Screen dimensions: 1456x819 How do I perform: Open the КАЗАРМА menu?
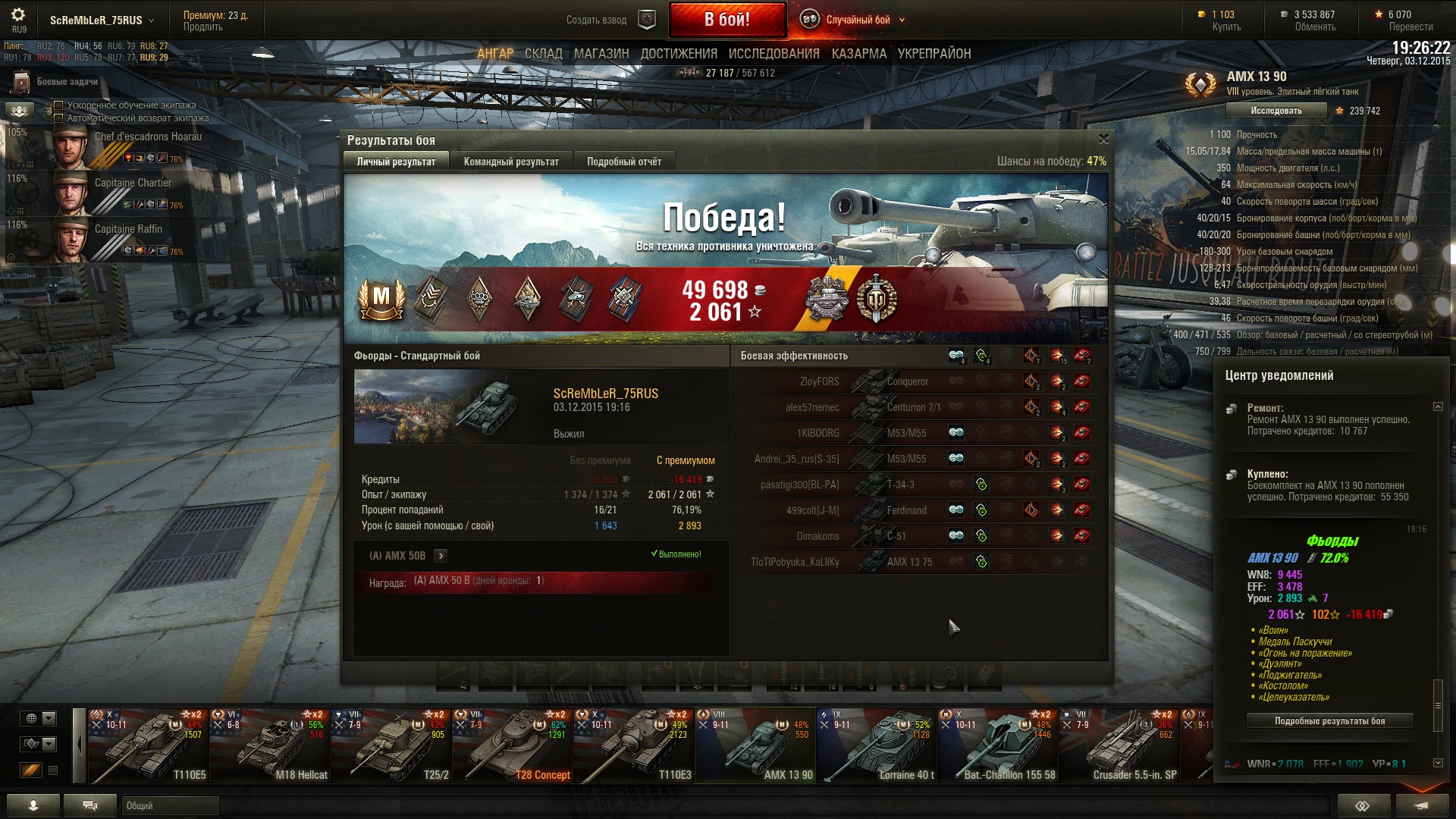(858, 54)
